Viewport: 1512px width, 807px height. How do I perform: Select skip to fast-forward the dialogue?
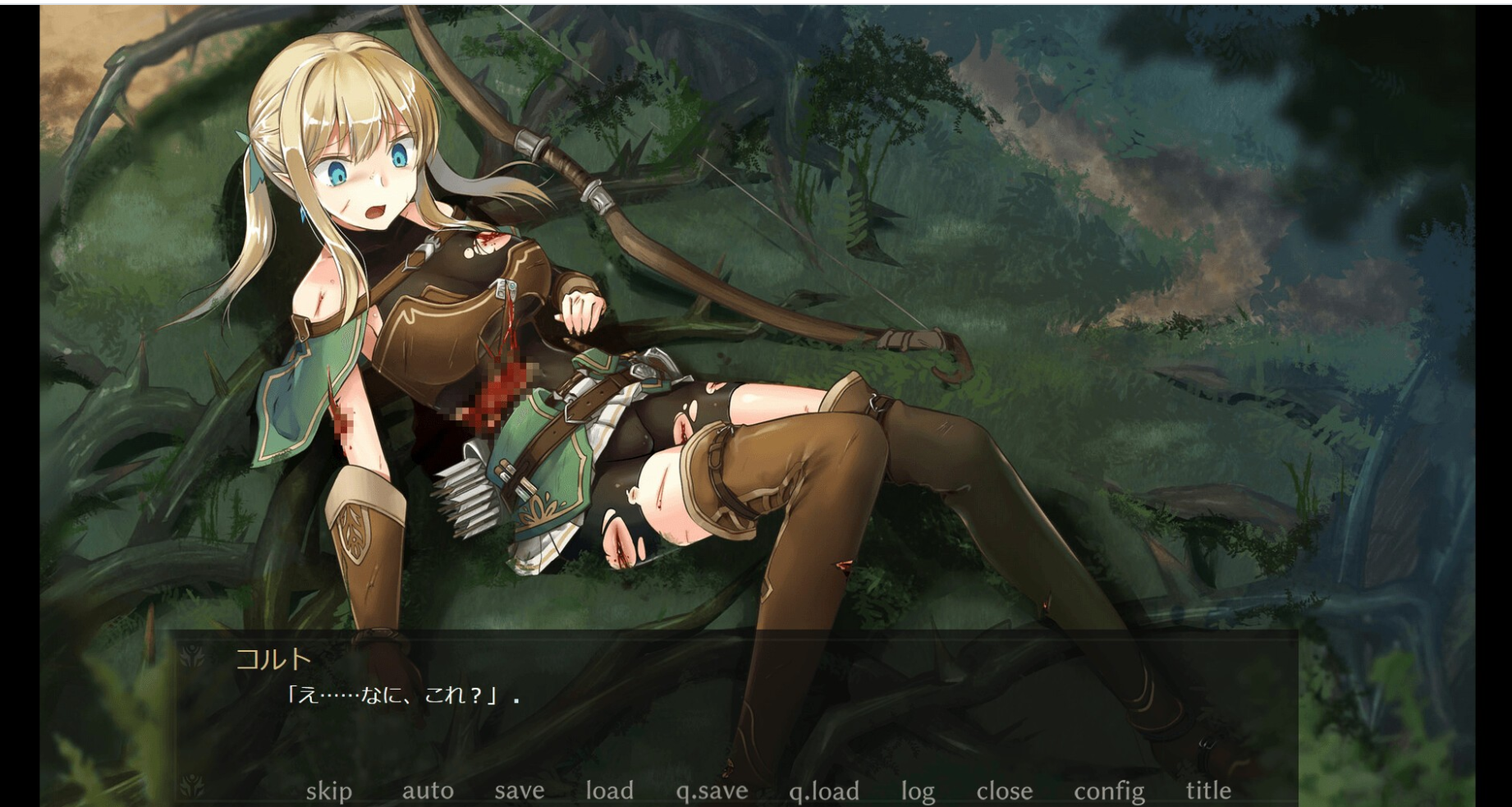coord(328,790)
